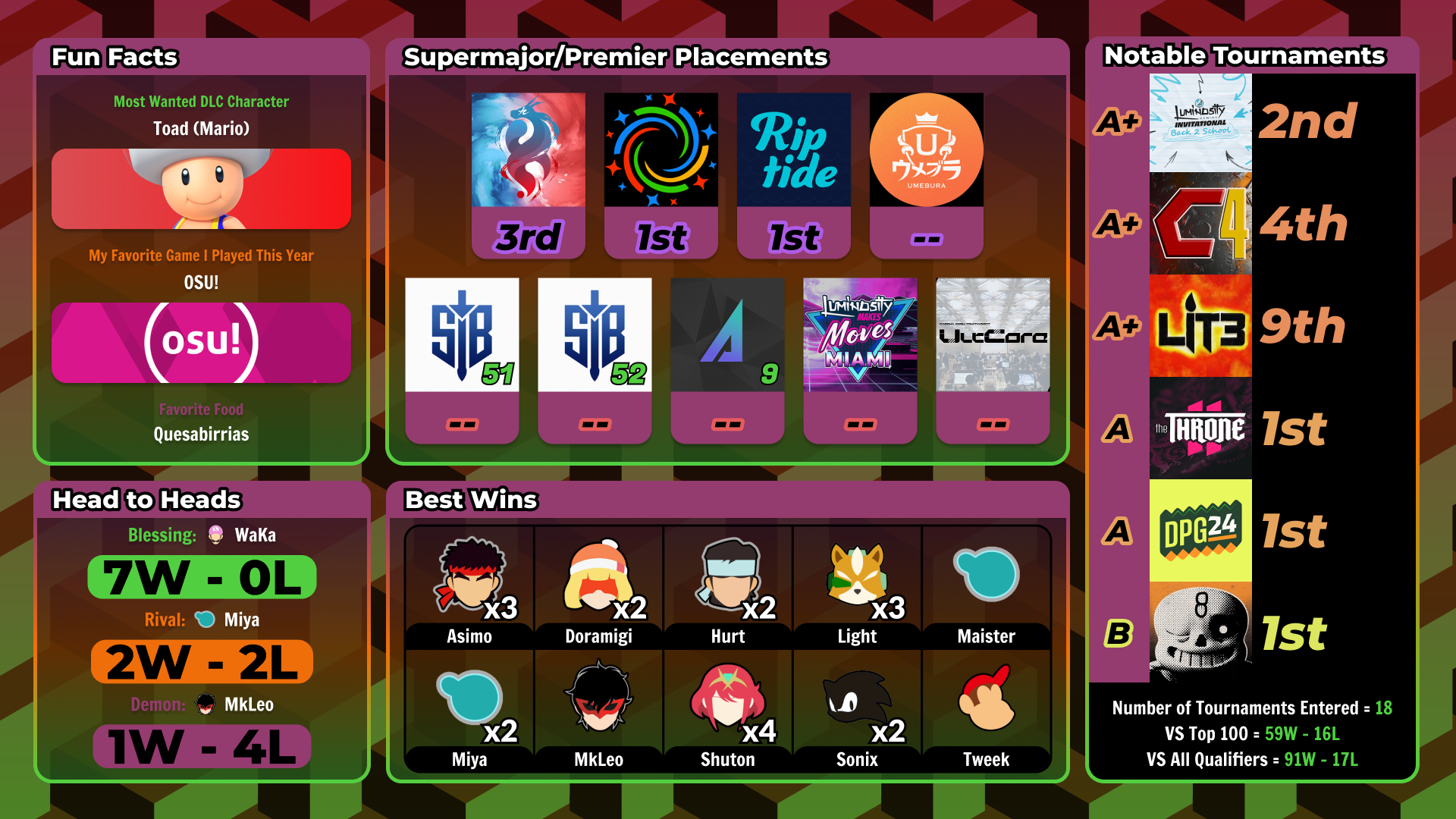Select the Asimo best win tile

(x=469, y=587)
